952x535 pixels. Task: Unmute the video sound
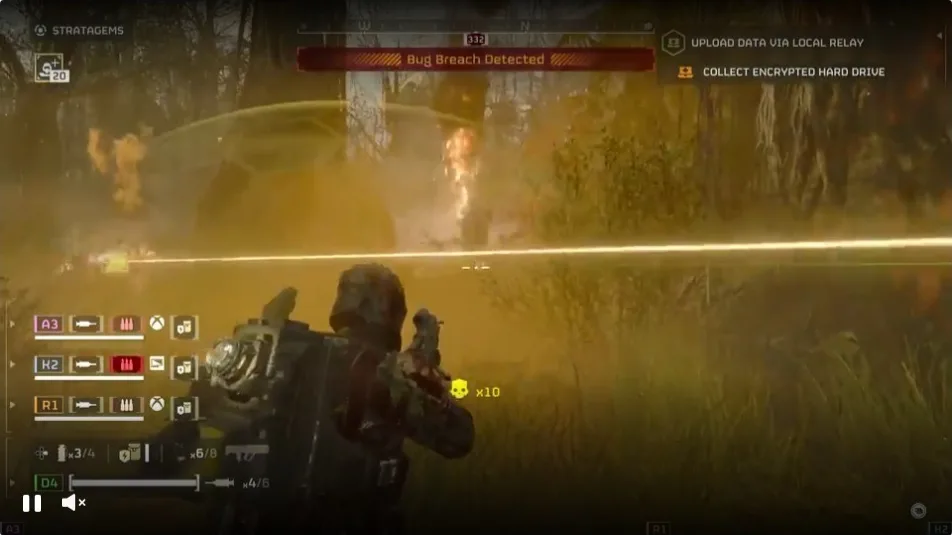click(73, 502)
